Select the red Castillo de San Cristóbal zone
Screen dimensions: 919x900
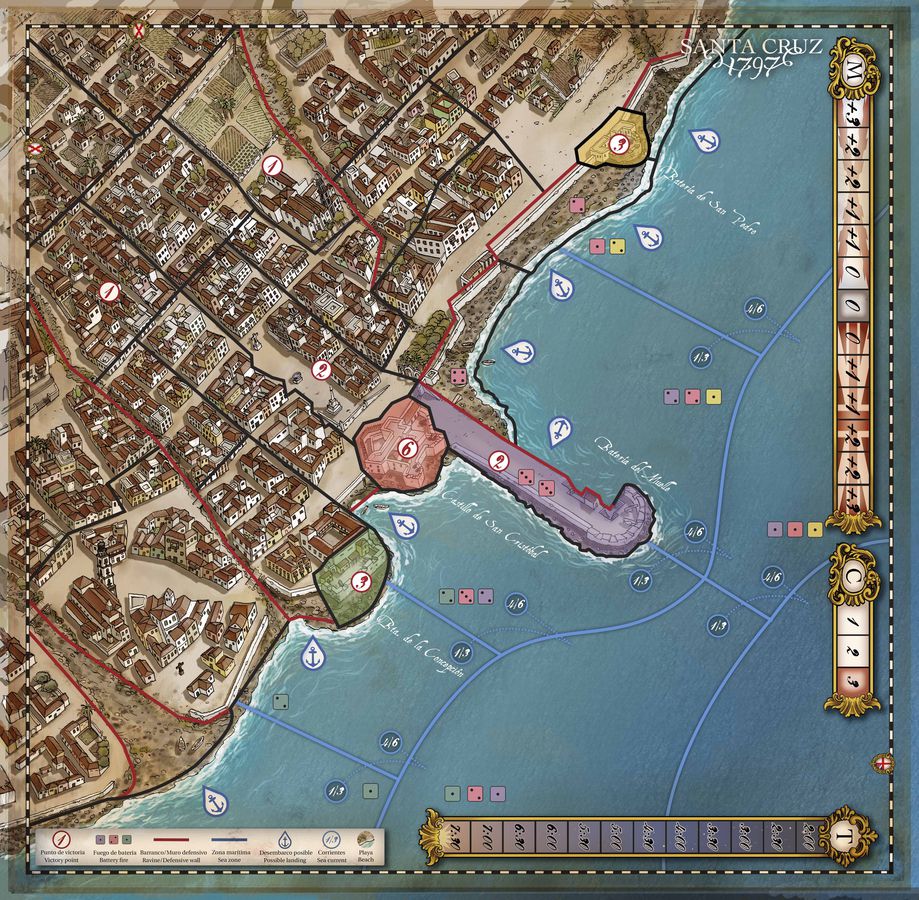pyautogui.click(x=398, y=447)
